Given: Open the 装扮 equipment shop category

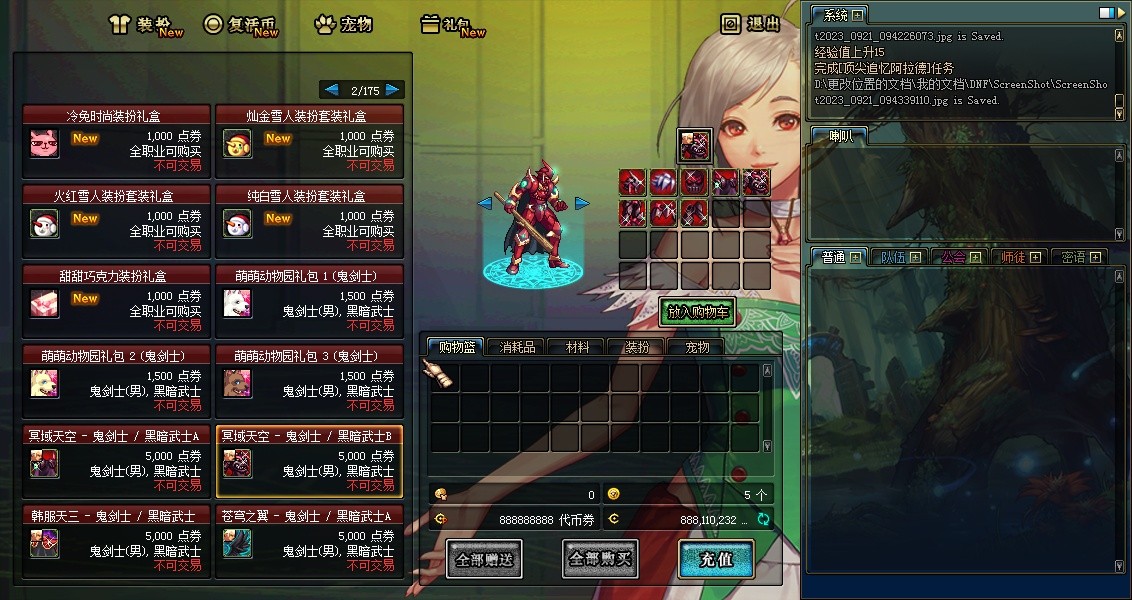Looking at the screenshot, I should point(146,25).
